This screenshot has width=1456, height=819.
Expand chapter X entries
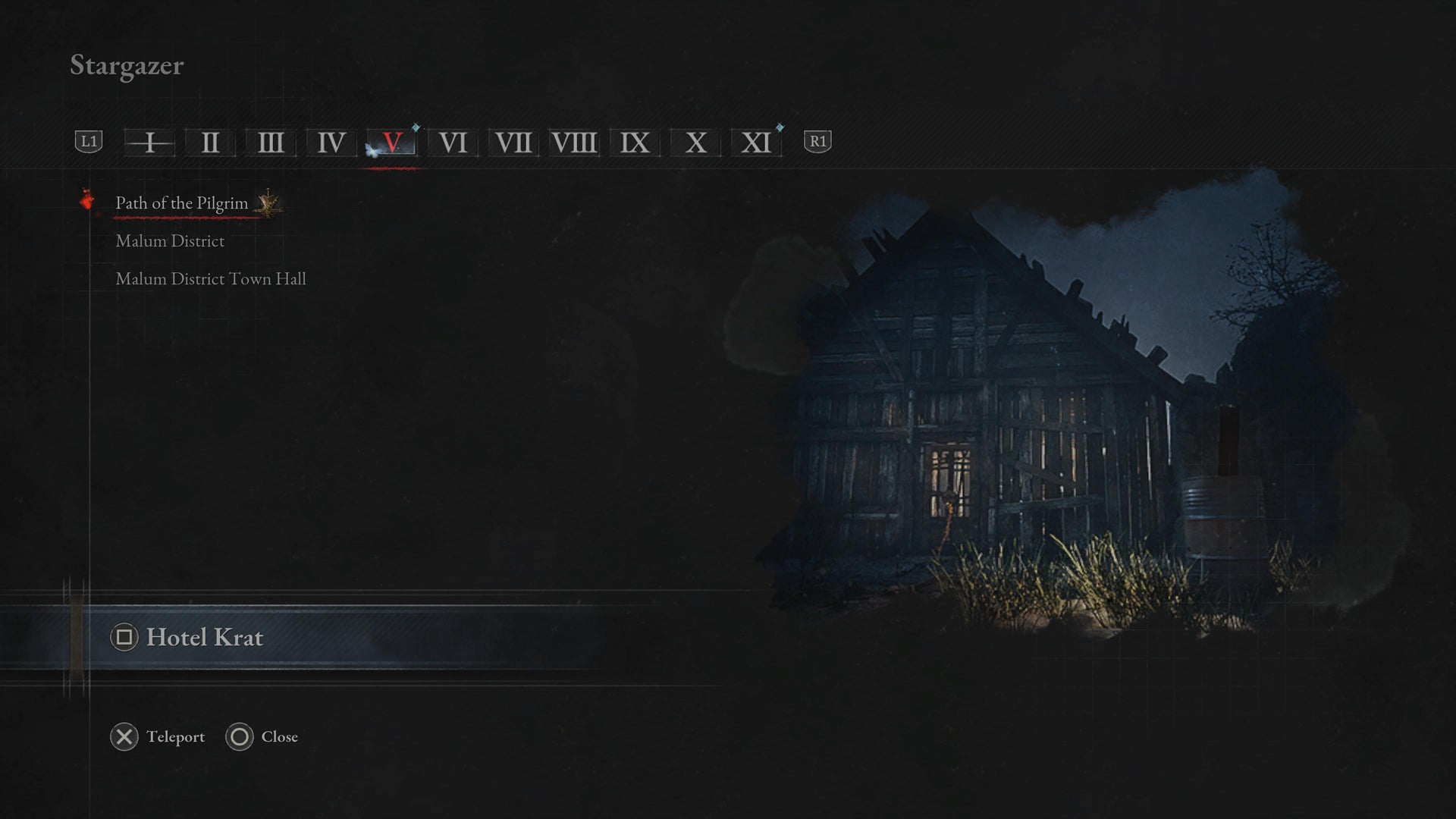click(695, 142)
